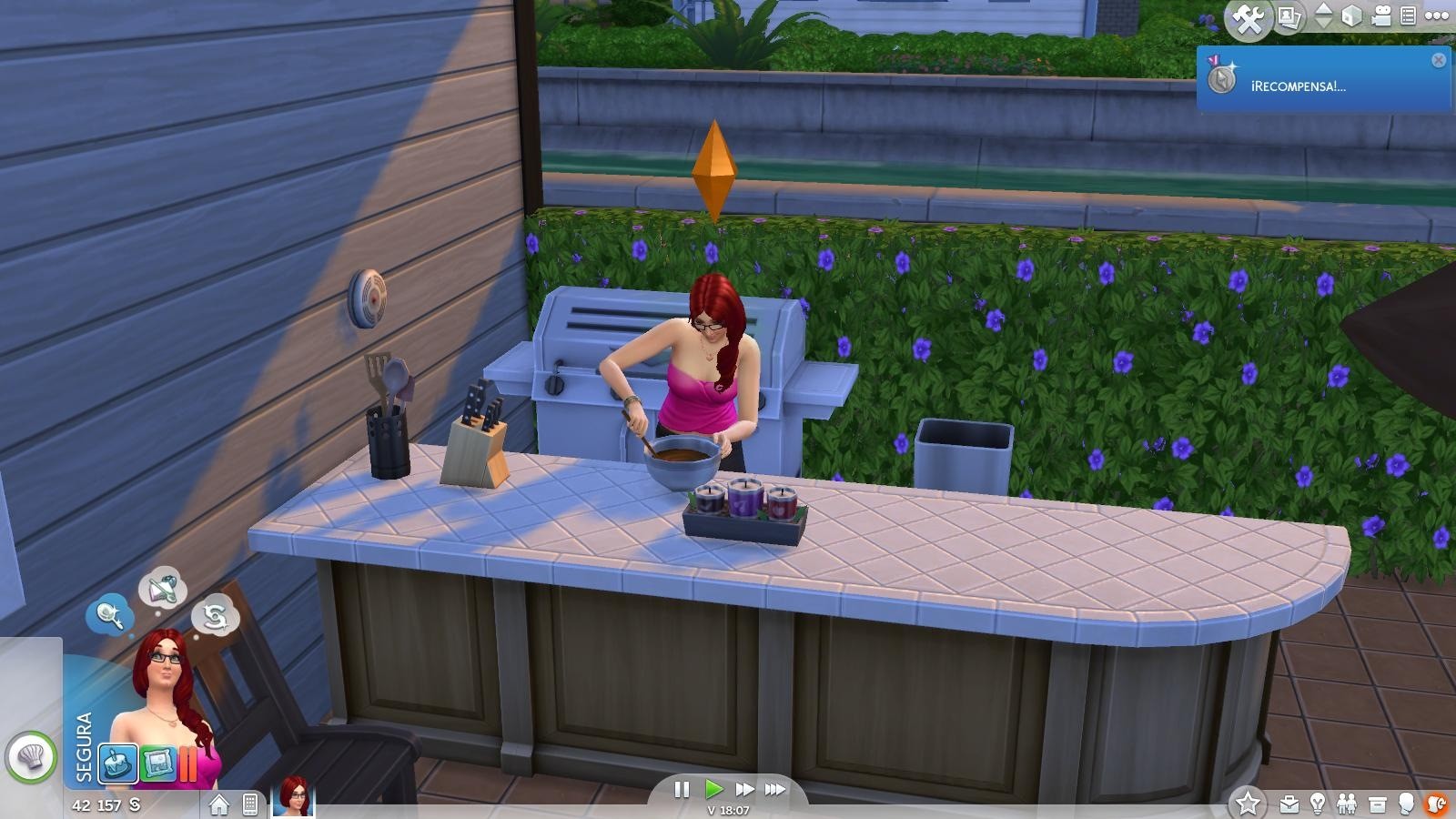1456x819 pixels.
Task: Go up one floor with the up arrow
Action: 1321,8
